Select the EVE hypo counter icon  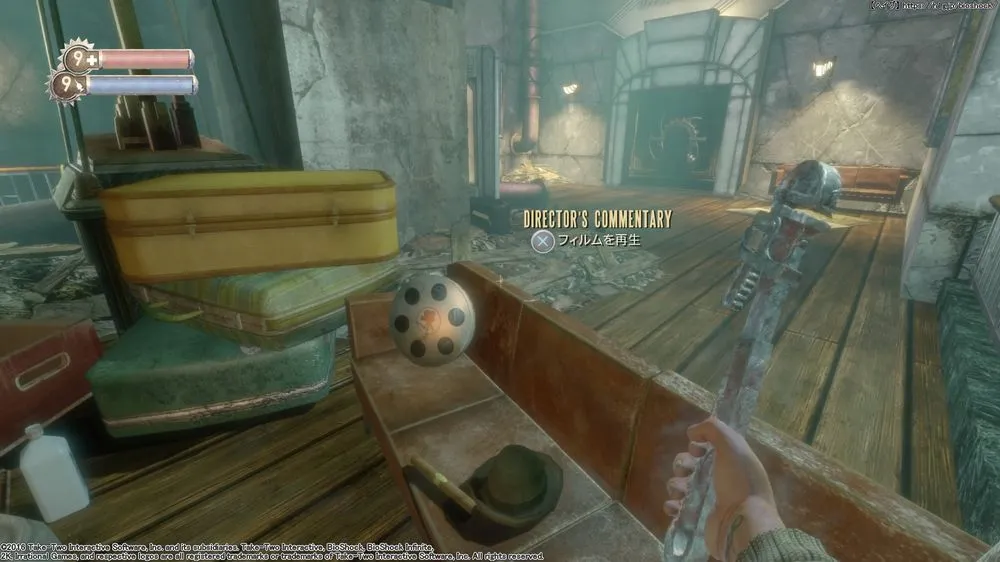click(x=68, y=85)
